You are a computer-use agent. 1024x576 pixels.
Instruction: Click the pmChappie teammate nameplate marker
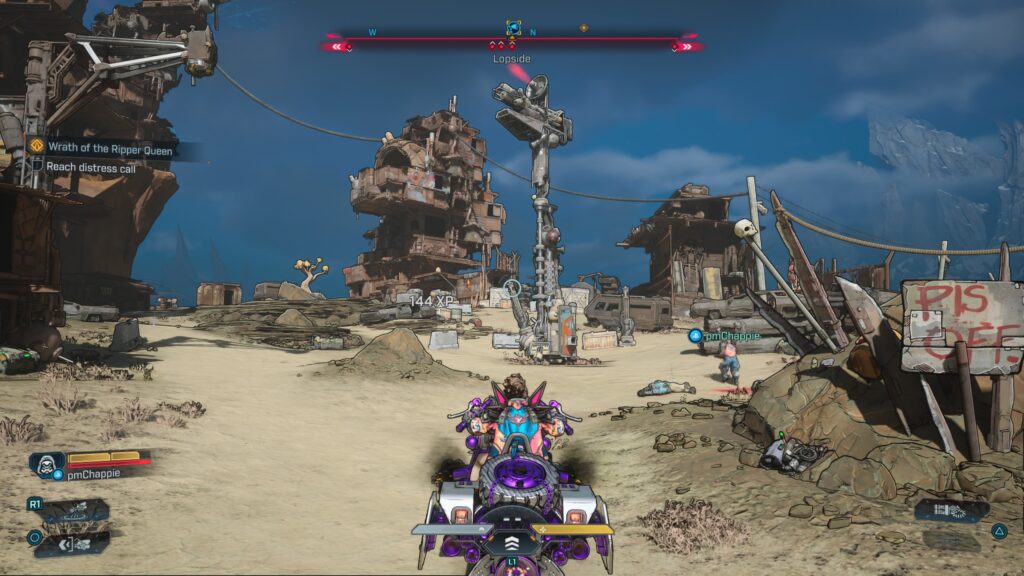[x=725, y=336]
